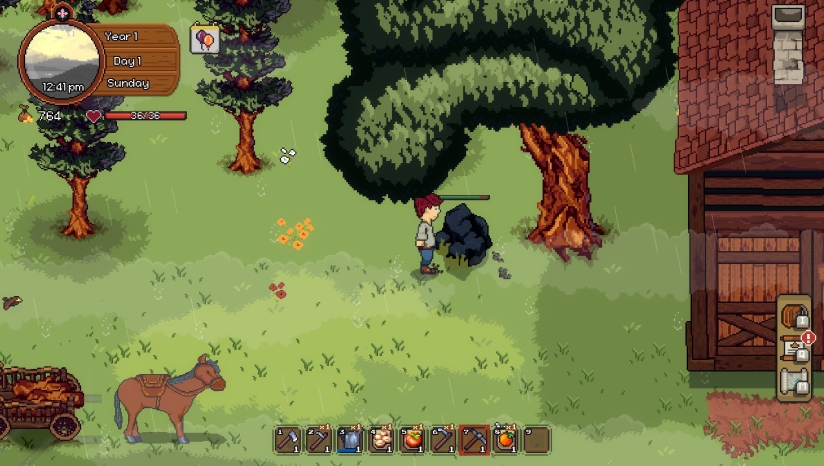
Task: Open the backpack inventory
Action: click(x=794, y=317)
